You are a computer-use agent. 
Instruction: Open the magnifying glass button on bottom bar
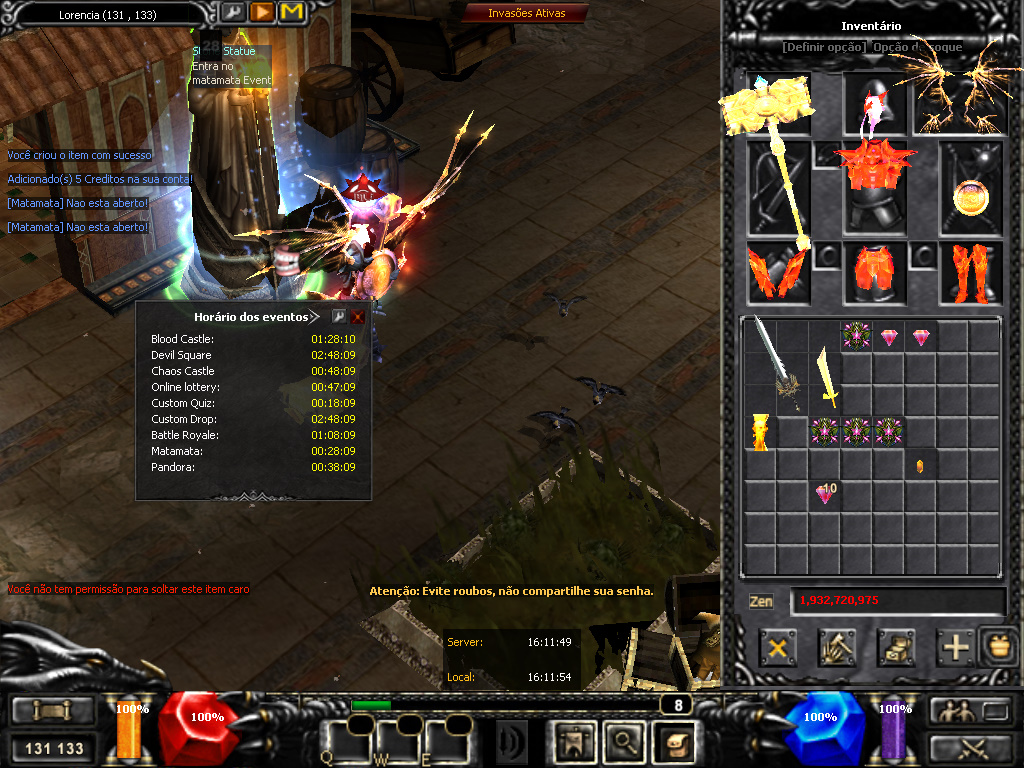click(x=624, y=741)
